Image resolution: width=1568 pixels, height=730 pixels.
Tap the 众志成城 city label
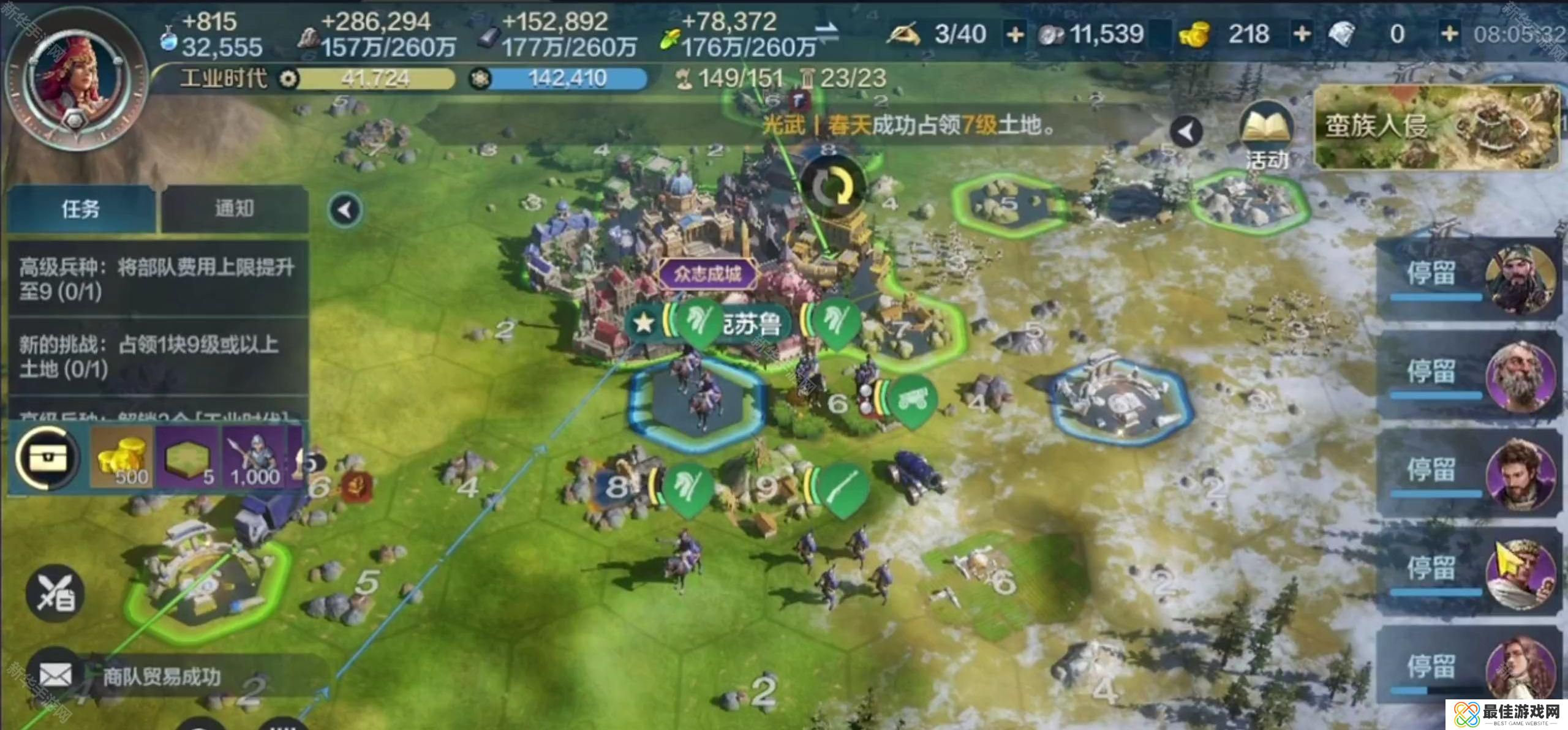pyautogui.click(x=707, y=274)
